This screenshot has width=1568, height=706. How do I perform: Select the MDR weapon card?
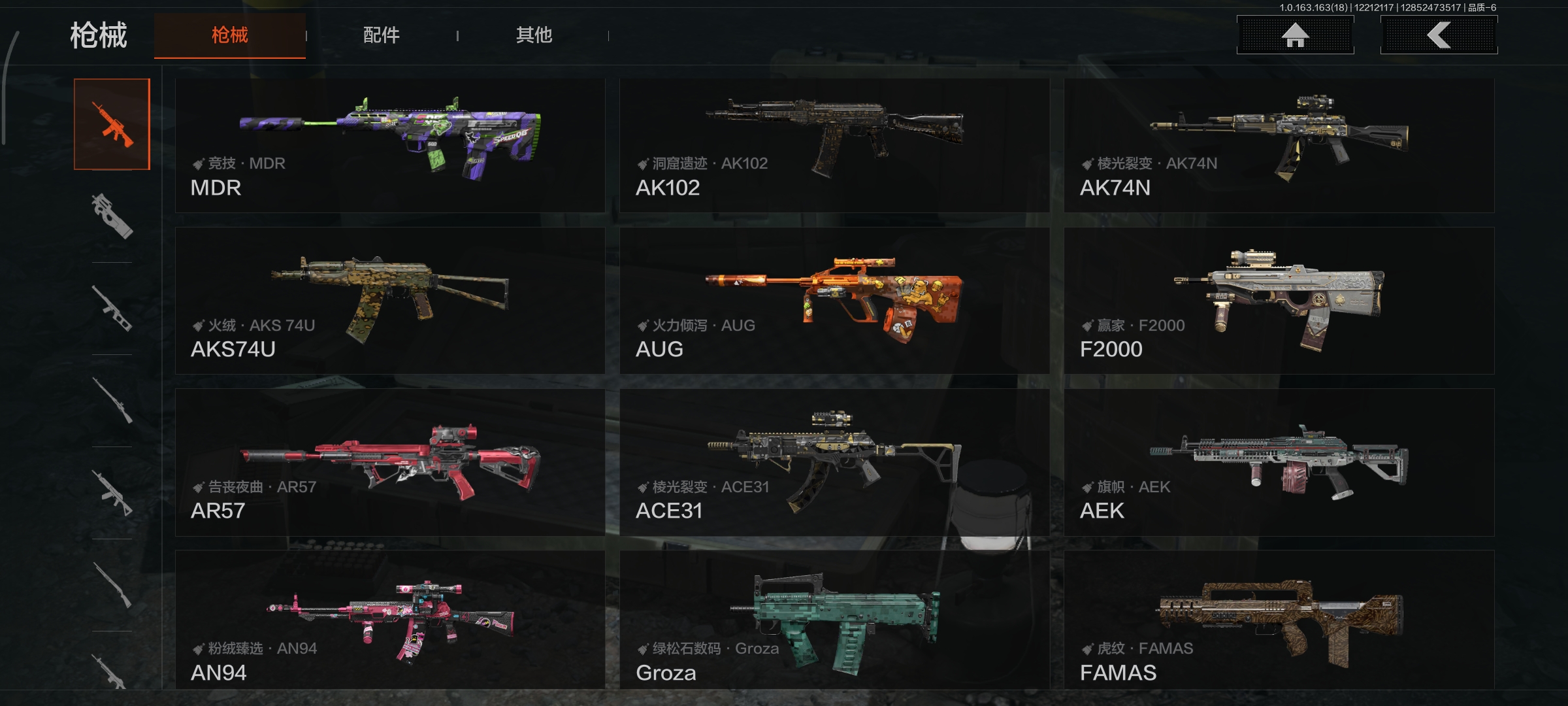click(390, 145)
